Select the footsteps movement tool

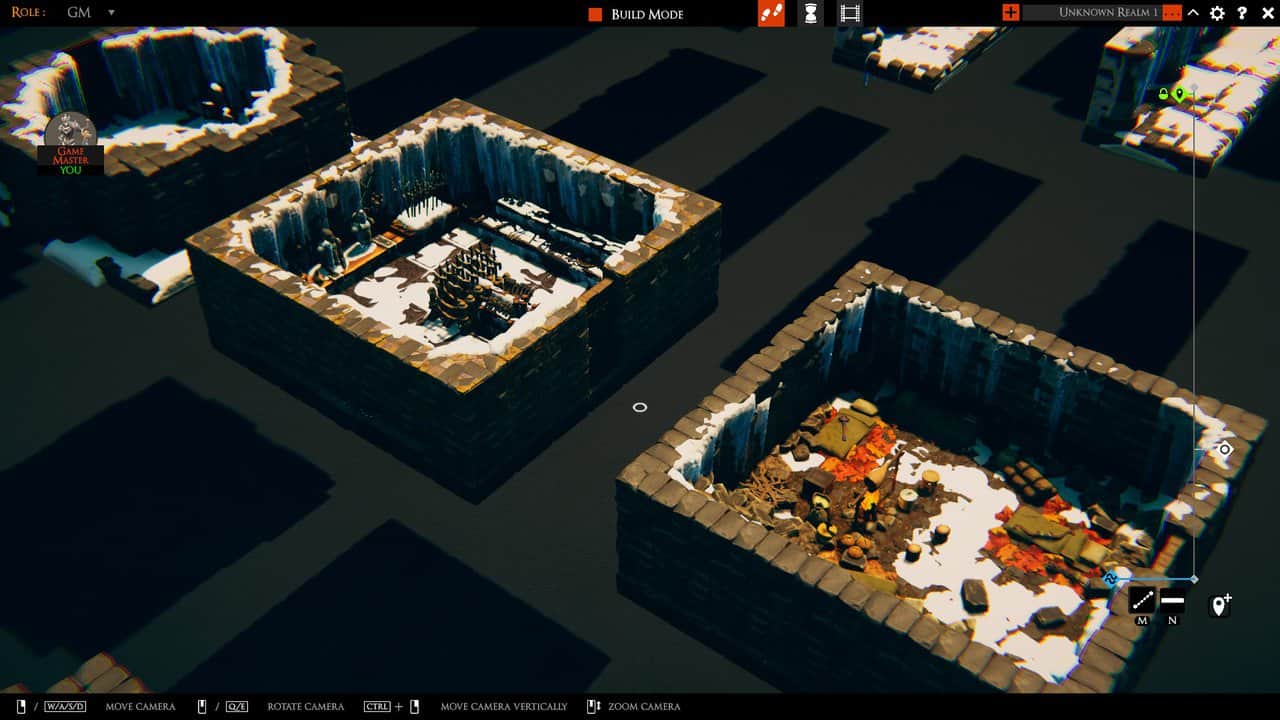click(x=769, y=13)
